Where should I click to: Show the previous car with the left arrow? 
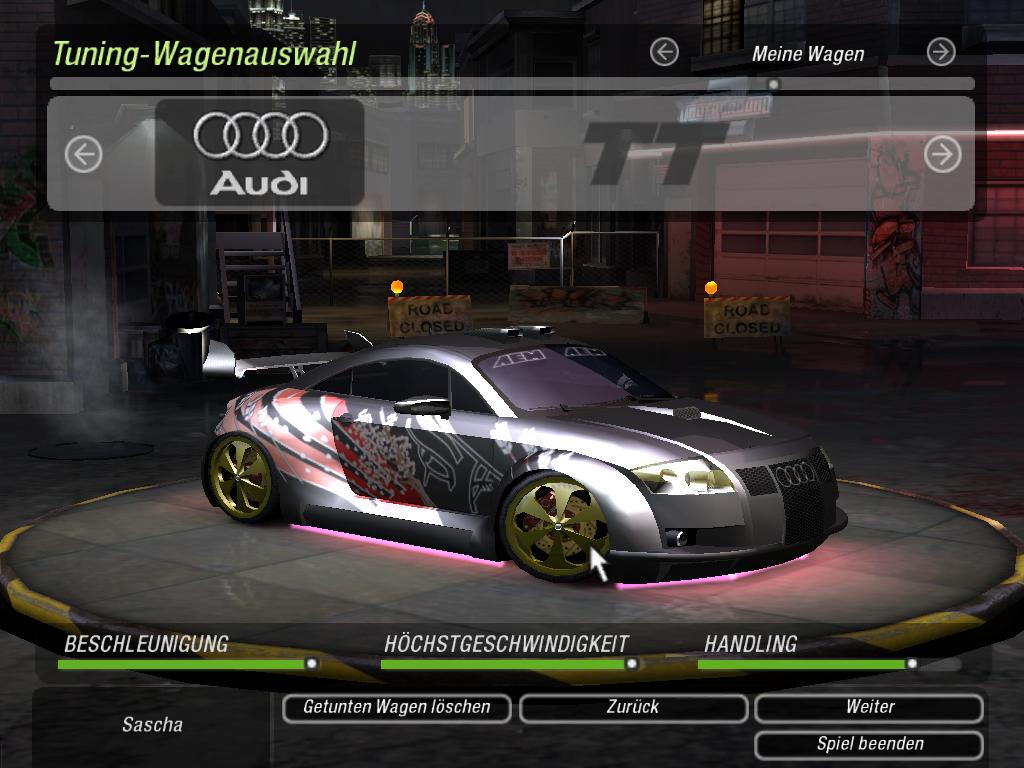click(84, 154)
